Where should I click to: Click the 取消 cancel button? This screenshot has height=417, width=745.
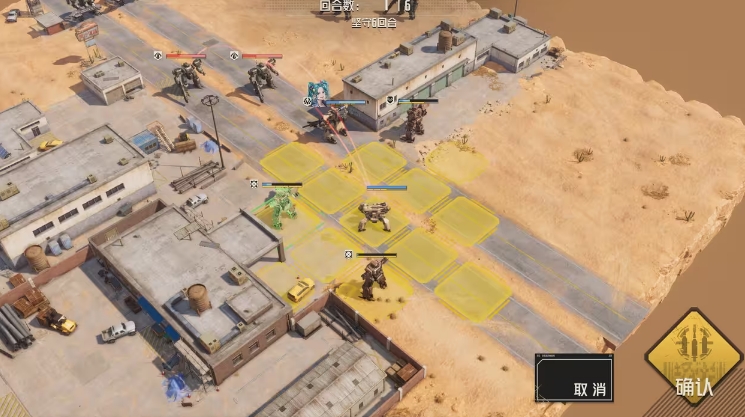(575, 379)
